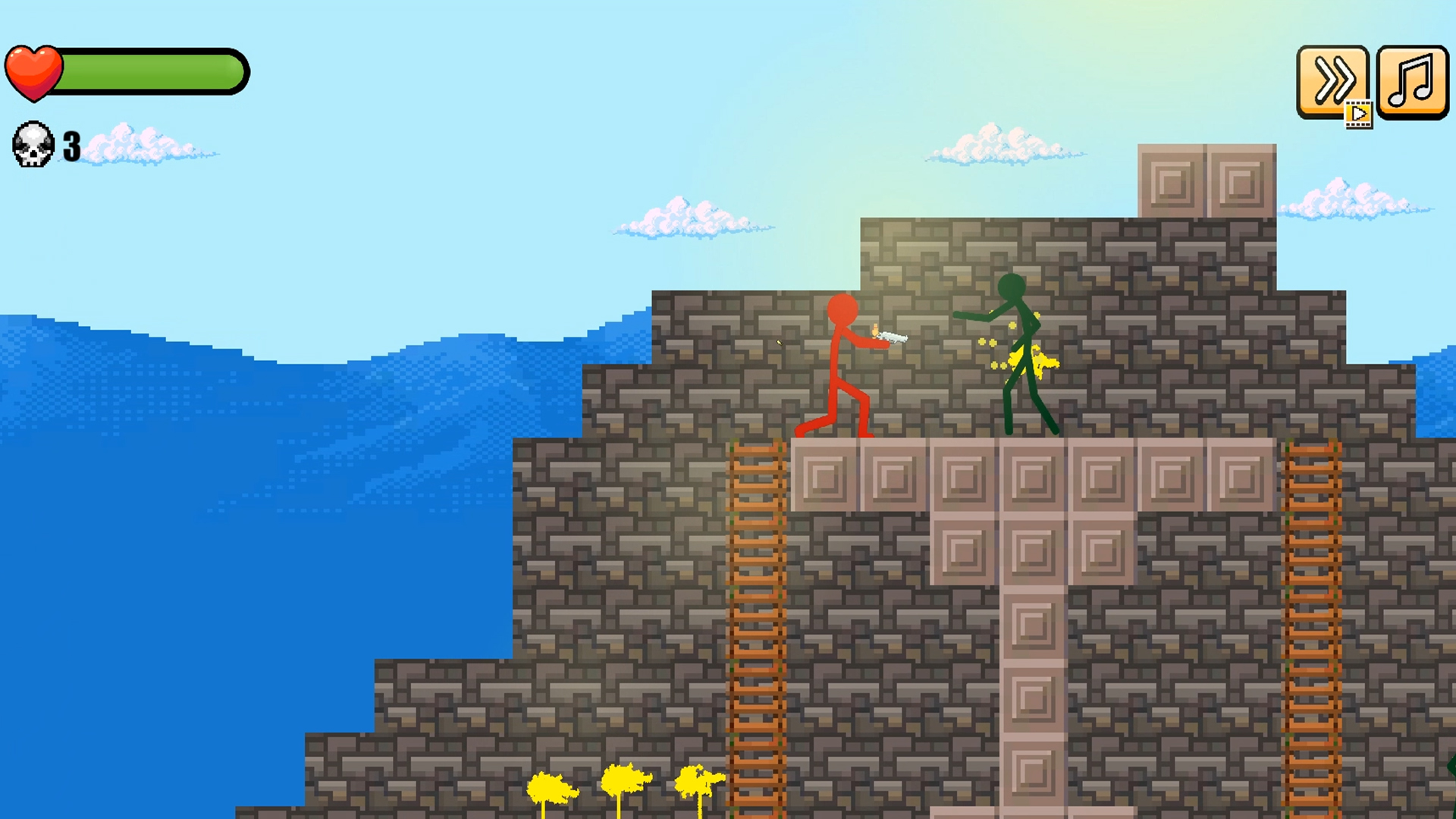This screenshot has width=1456, height=819.
Task: Click the video ad film-strip badge
Action: pyautogui.click(x=1360, y=115)
